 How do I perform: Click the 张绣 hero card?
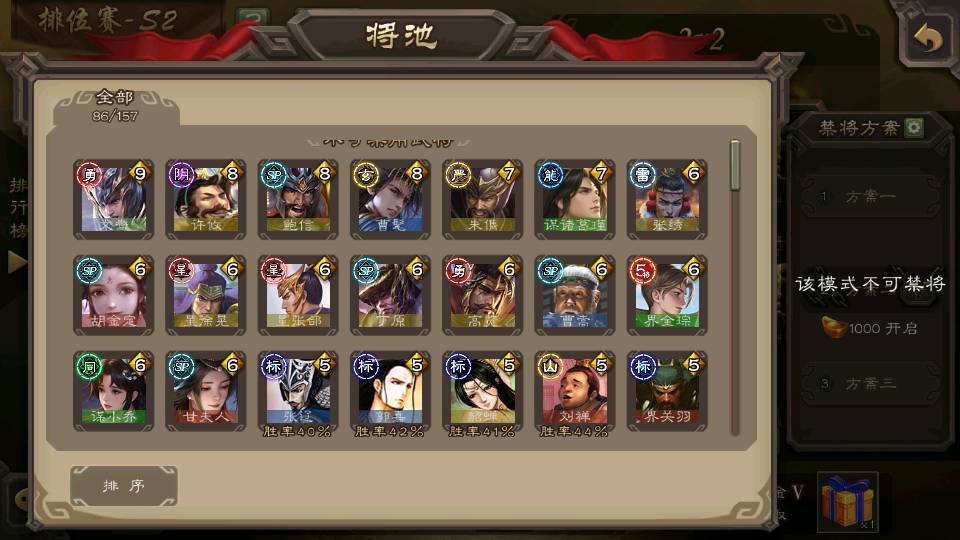point(667,199)
